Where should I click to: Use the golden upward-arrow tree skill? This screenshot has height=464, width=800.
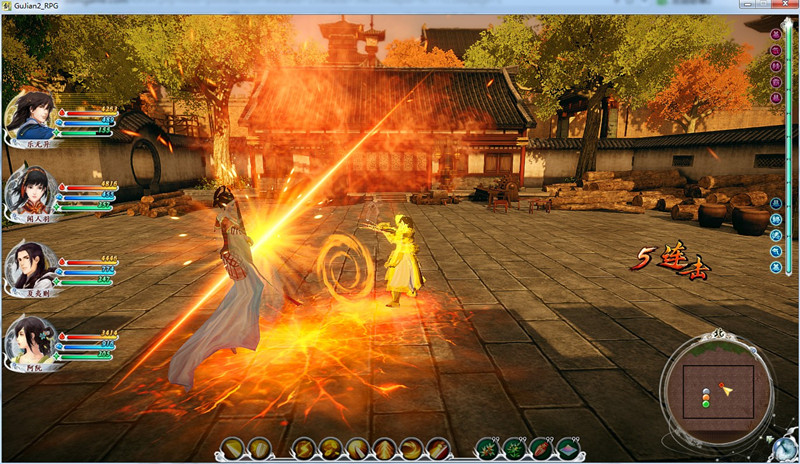pos(384,448)
